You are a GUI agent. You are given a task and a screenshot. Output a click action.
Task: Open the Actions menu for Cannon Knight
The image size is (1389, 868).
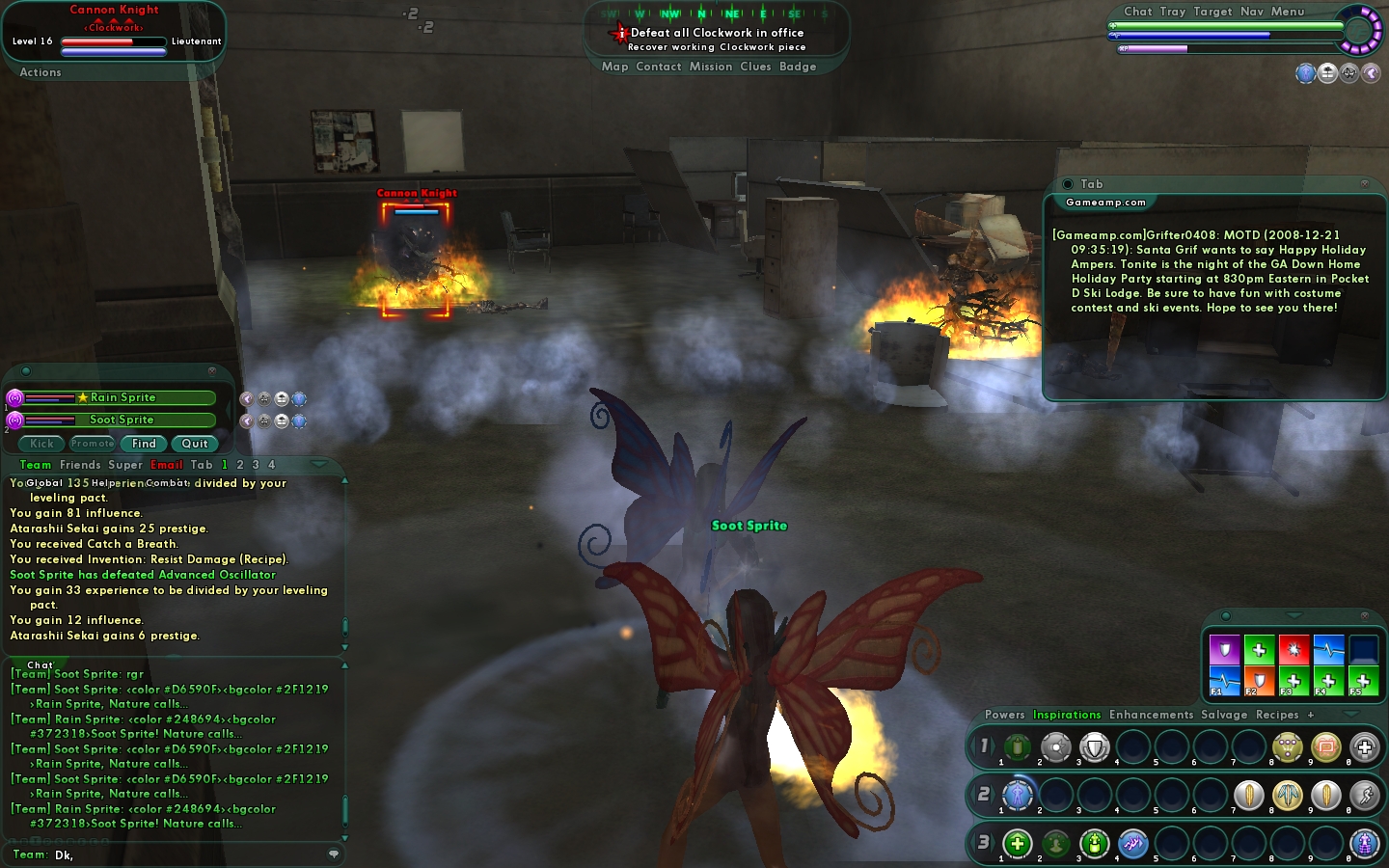point(41,72)
